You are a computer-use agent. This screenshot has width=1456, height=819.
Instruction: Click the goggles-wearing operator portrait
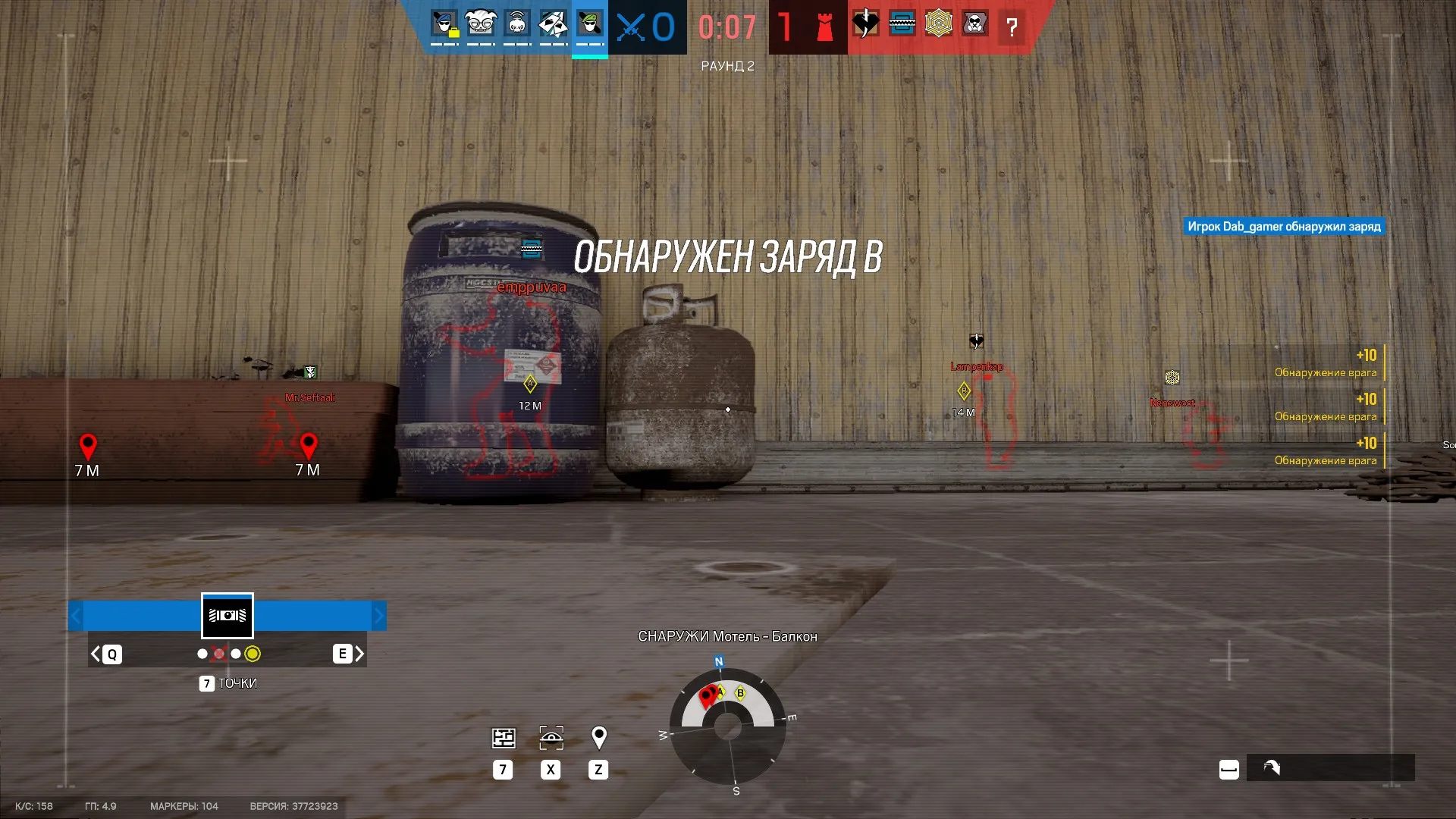(x=481, y=24)
